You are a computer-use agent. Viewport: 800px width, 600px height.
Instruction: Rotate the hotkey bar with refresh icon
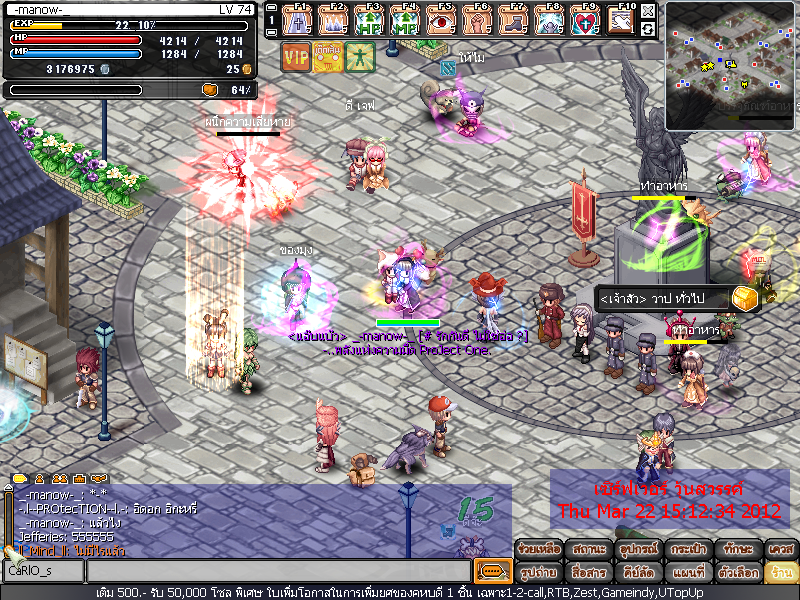[x=648, y=29]
